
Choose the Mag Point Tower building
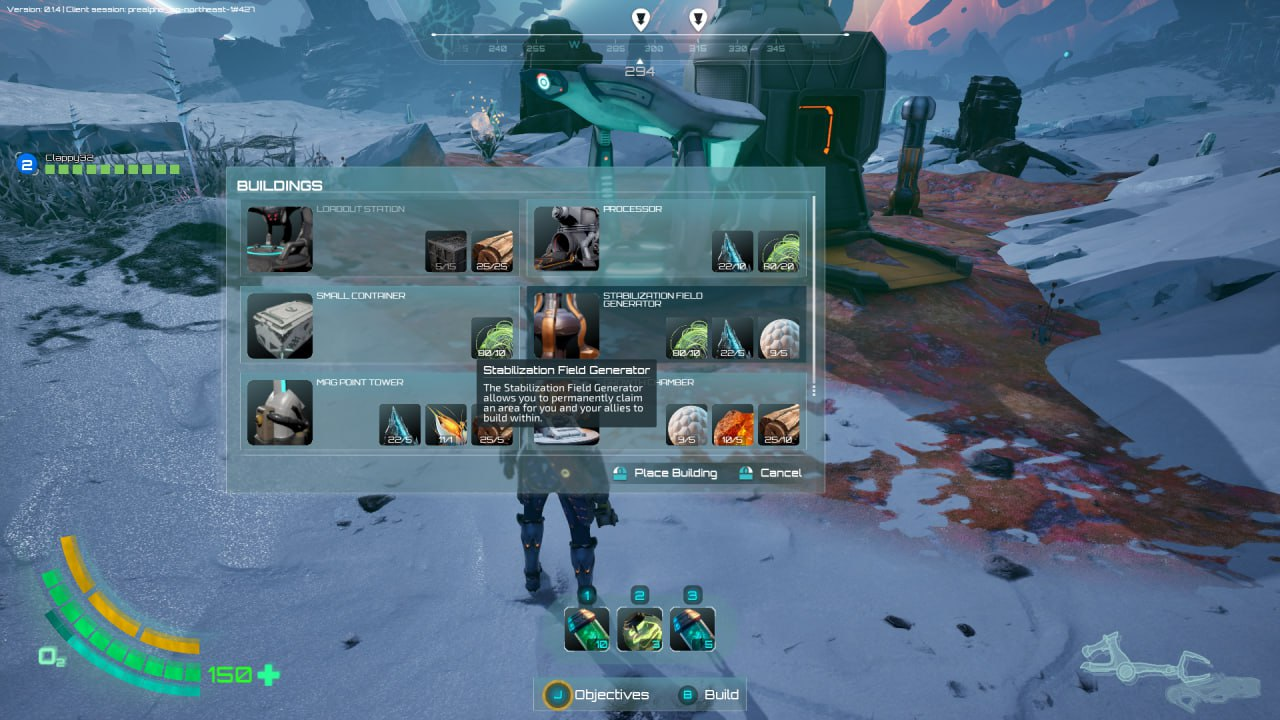click(380, 411)
